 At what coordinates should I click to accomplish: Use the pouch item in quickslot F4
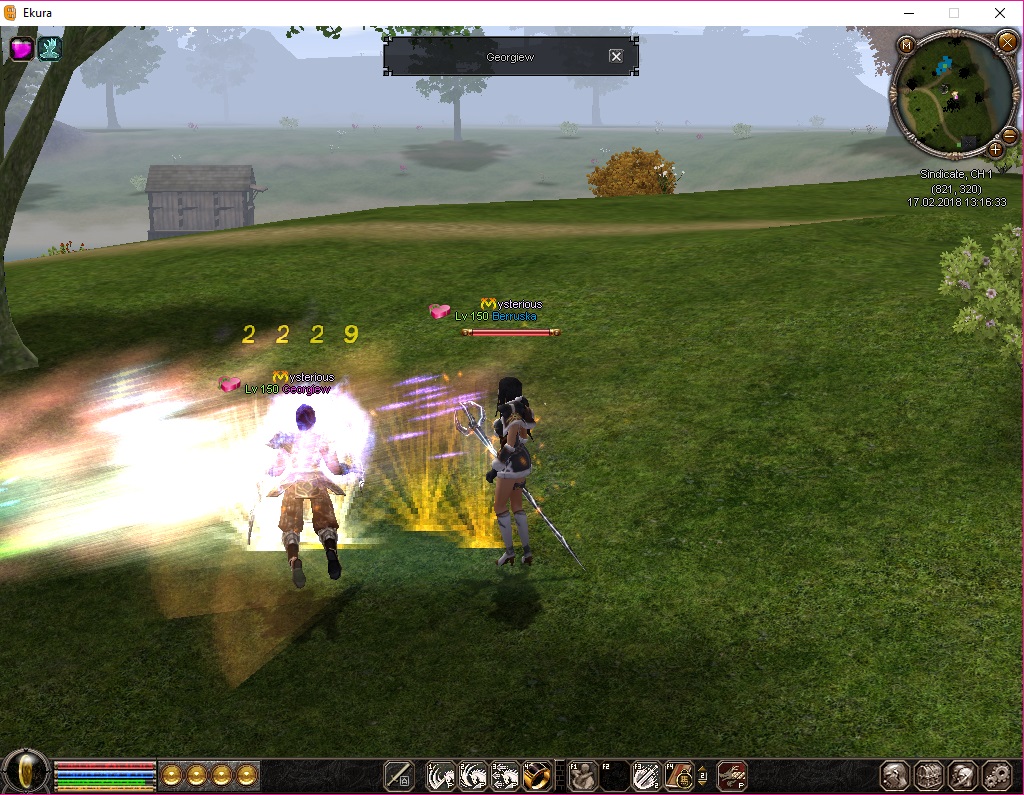[680, 775]
